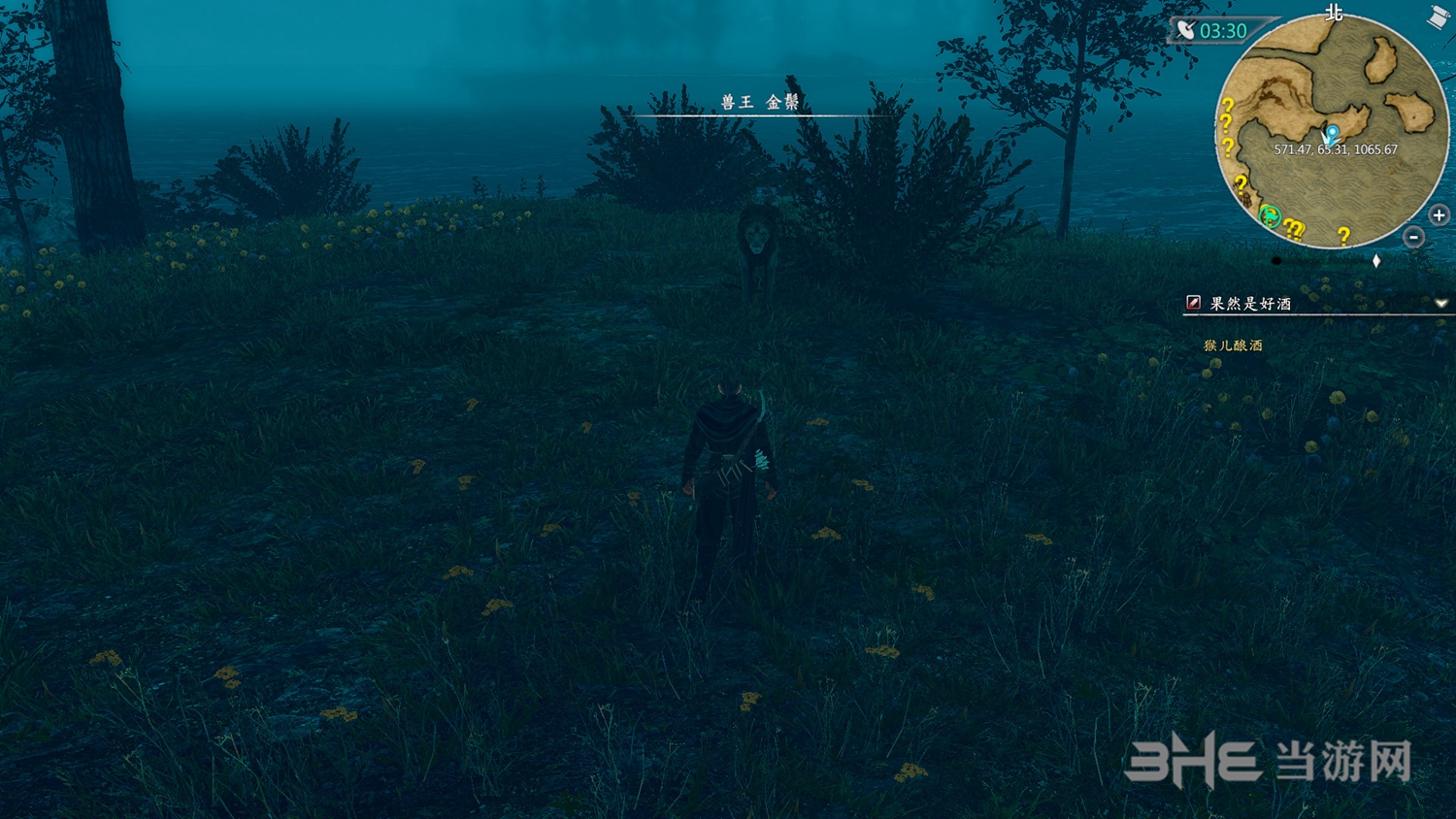Open the circular minimap
1456x819 pixels.
point(1332,131)
